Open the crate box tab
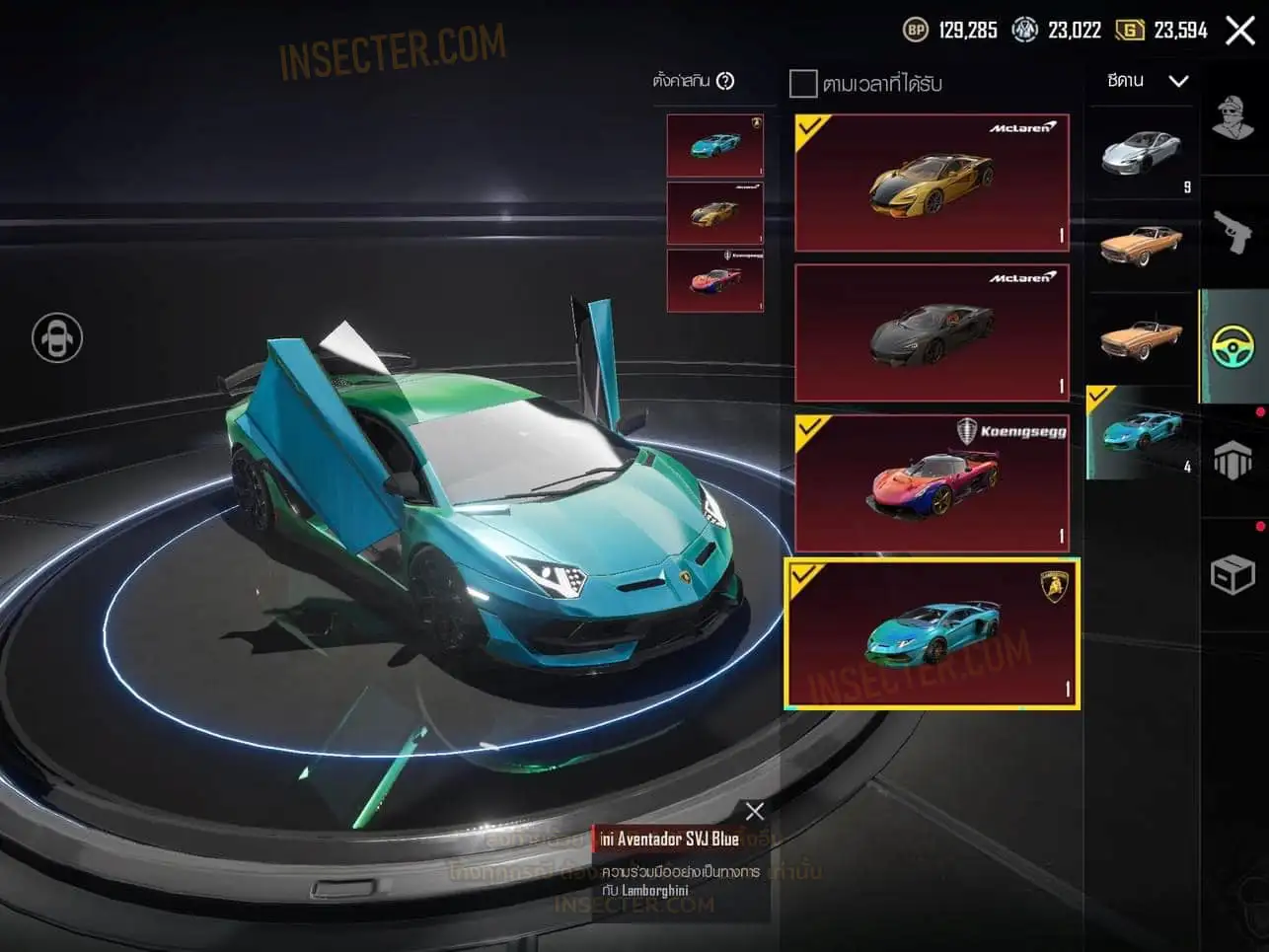 [x=1233, y=574]
